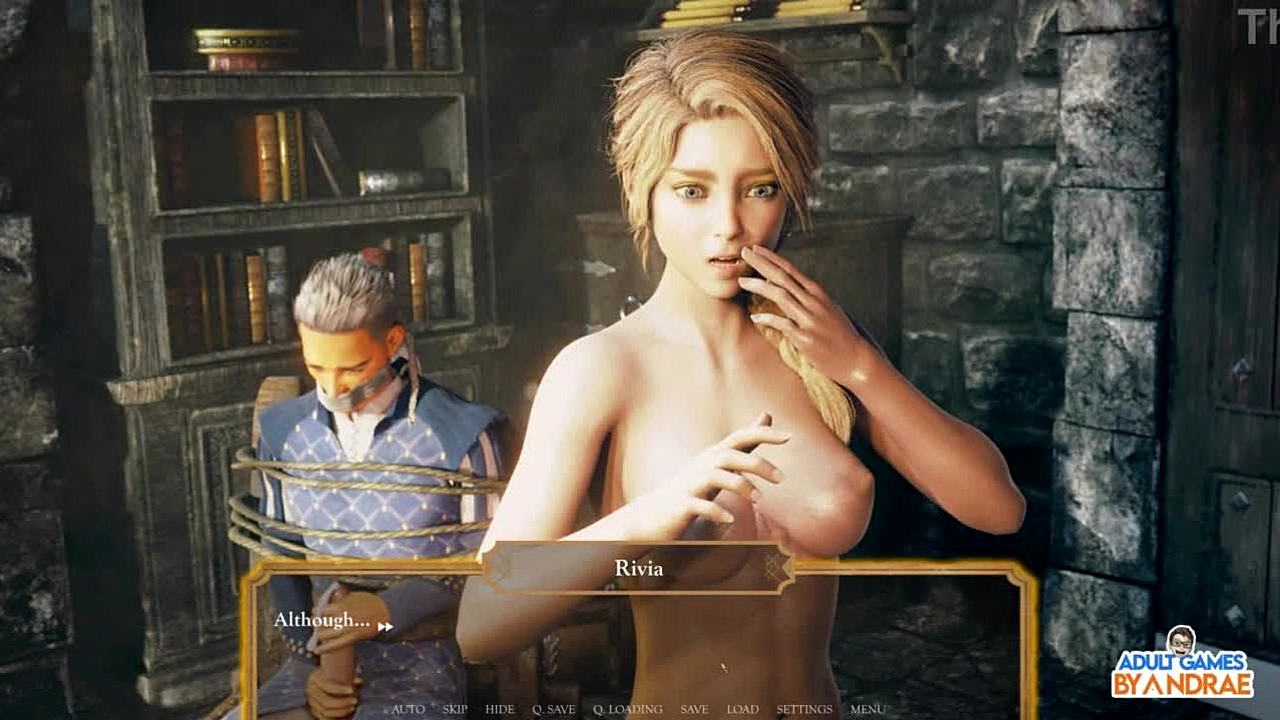Hide the dialogue box with HIDE
Image resolution: width=1280 pixels, height=720 pixels.
coord(500,709)
